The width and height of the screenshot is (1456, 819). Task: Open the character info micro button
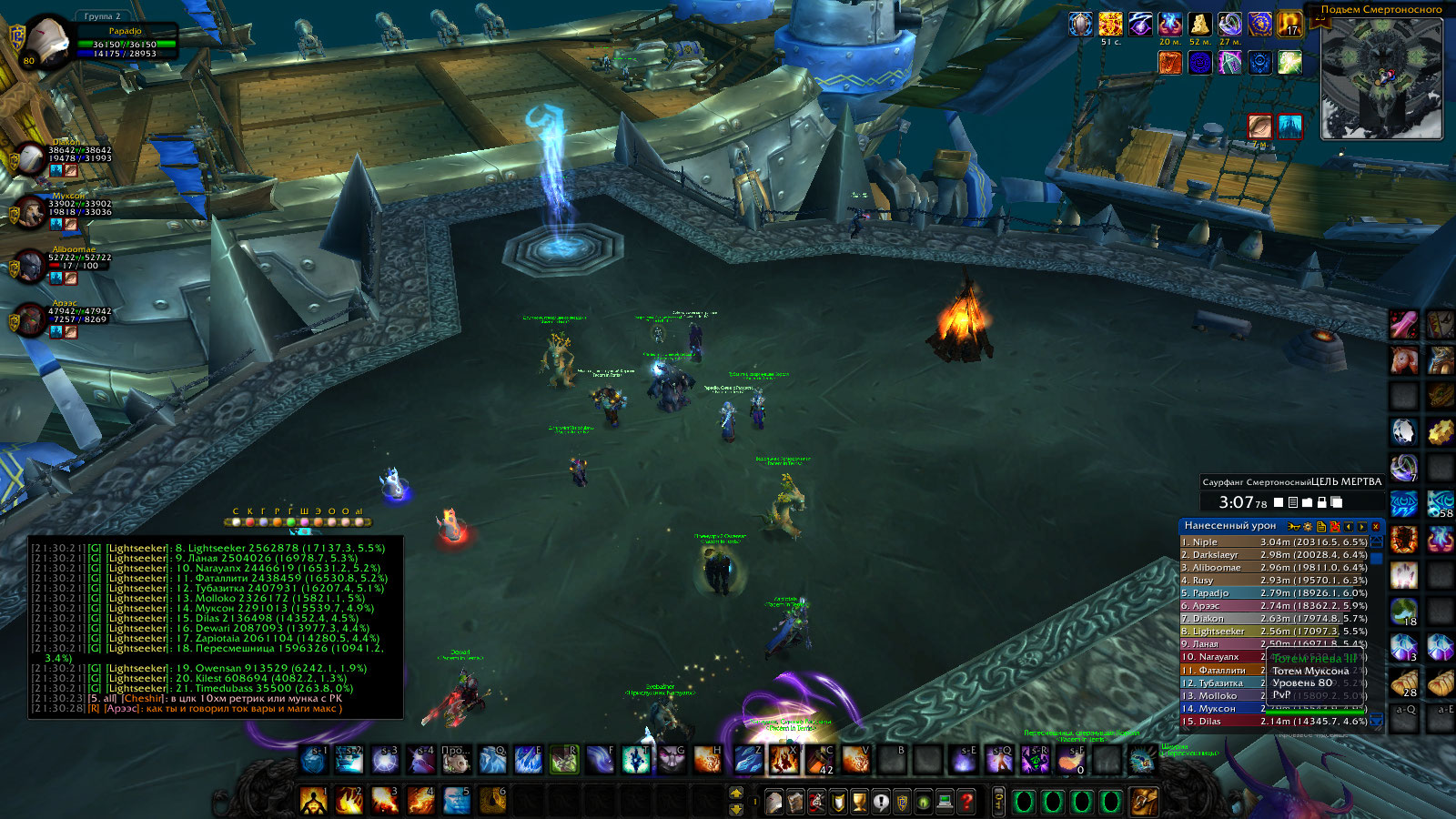773,802
